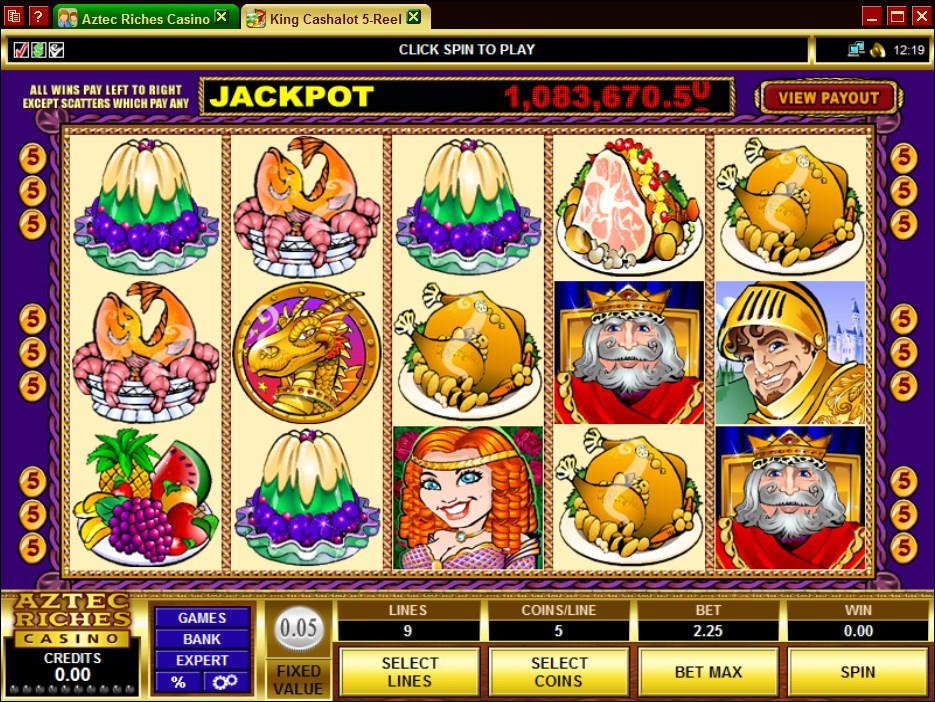Click the BET MAX button
The width and height of the screenshot is (935, 702).
pos(708,671)
